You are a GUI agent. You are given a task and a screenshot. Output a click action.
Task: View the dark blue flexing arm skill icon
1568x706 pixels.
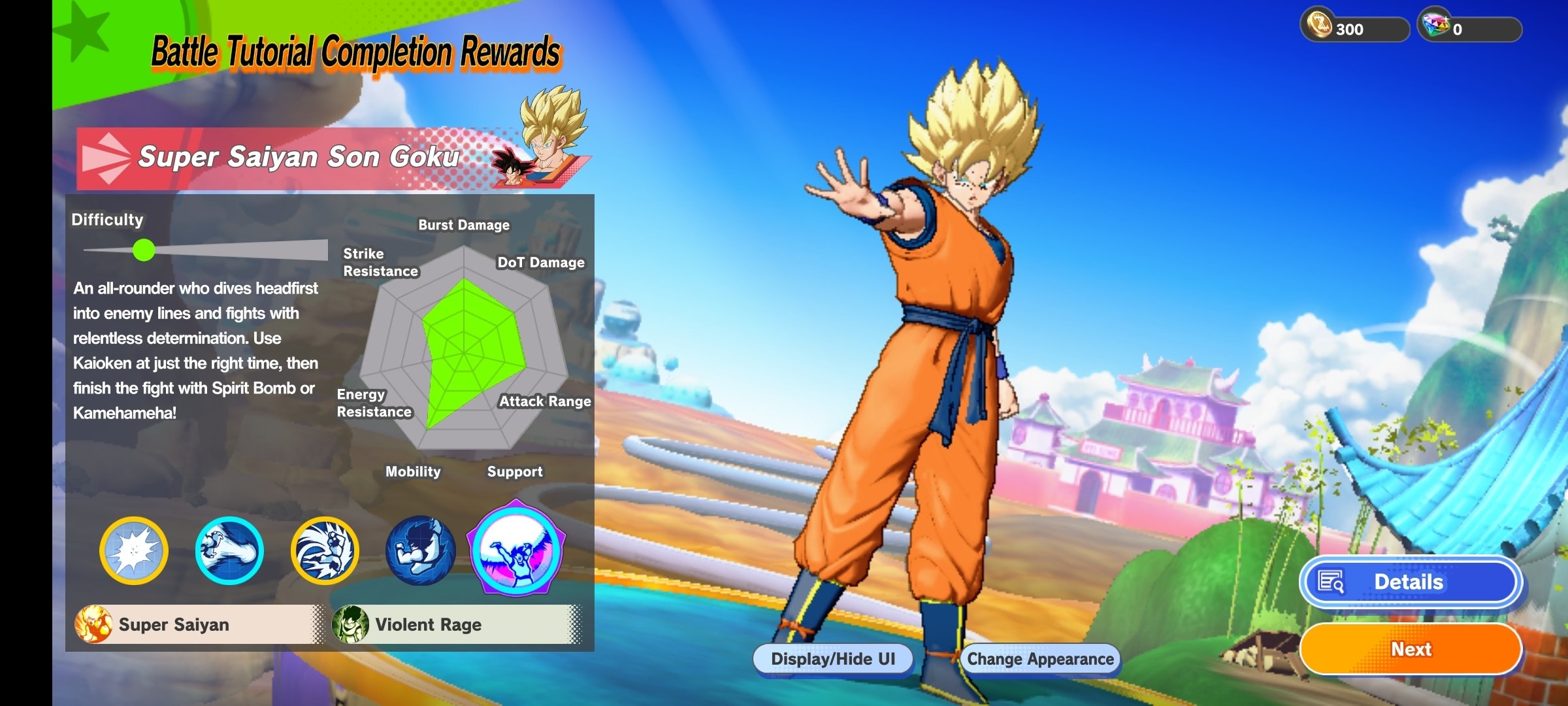click(420, 550)
